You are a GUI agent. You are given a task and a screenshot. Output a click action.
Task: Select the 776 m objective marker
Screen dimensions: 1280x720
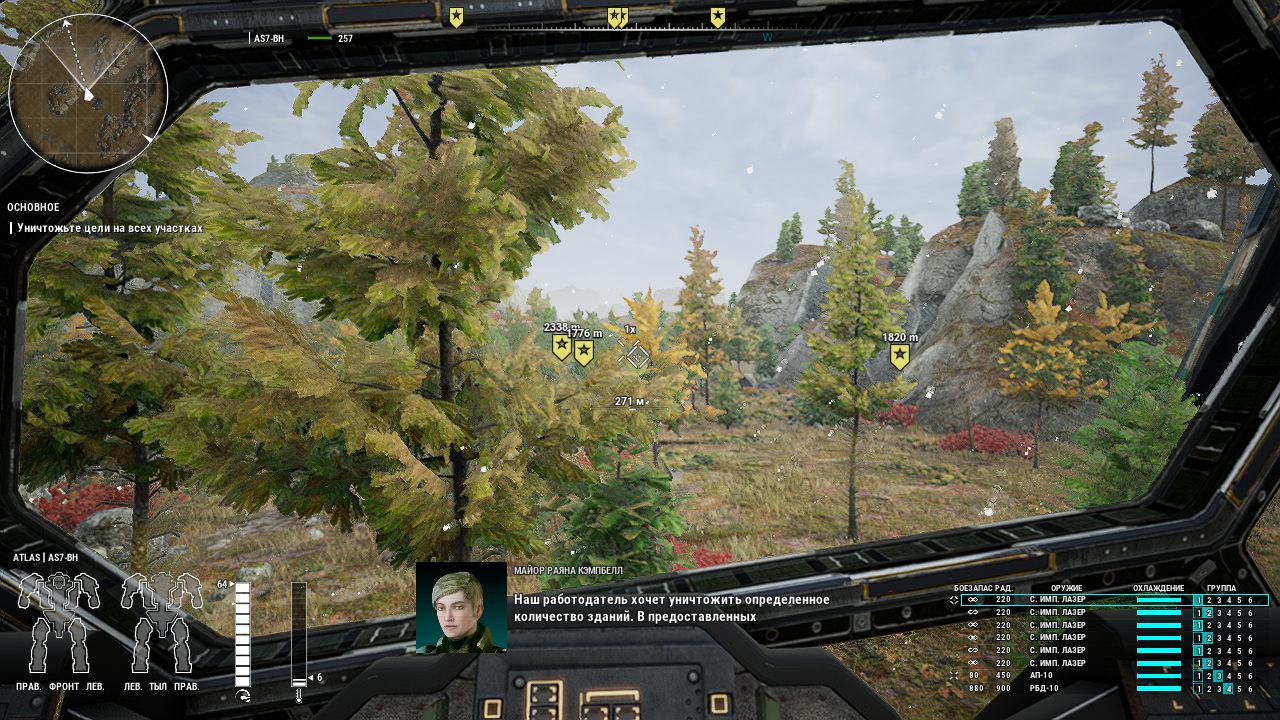(x=584, y=352)
